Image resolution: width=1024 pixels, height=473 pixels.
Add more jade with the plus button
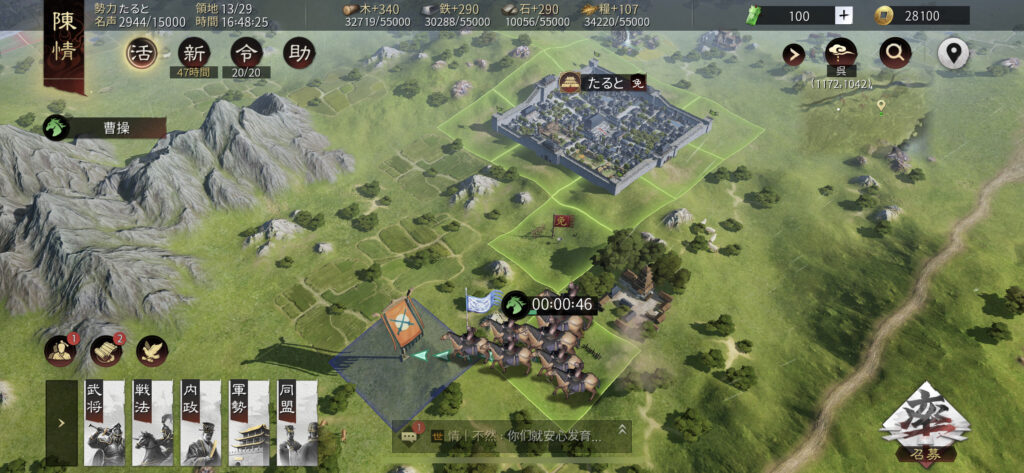(843, 15)
